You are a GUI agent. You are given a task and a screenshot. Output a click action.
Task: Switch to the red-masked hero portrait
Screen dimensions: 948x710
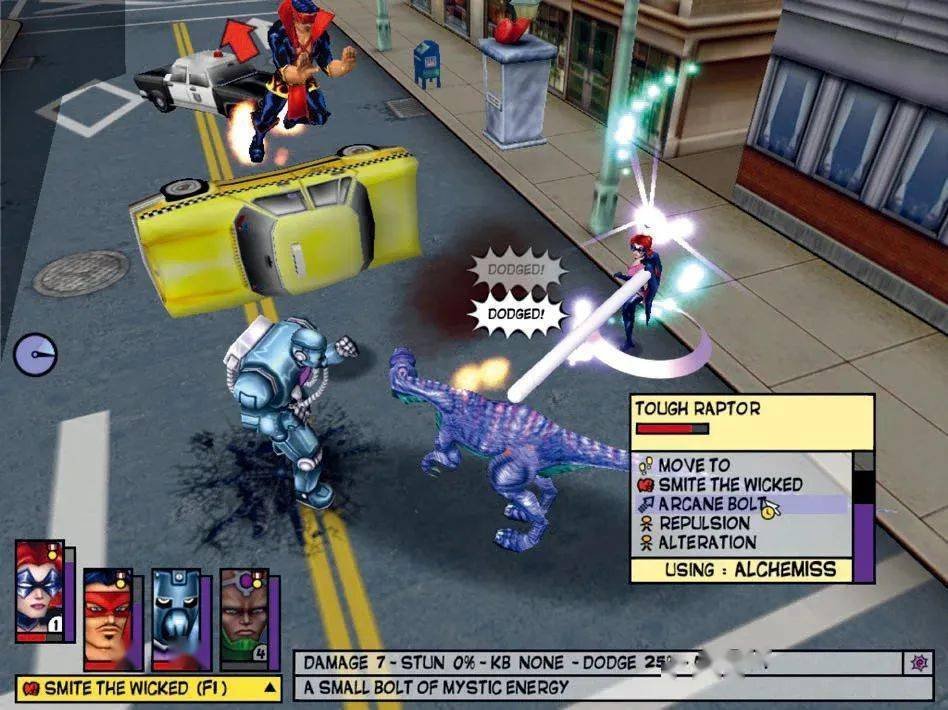(x=108, y=618)
